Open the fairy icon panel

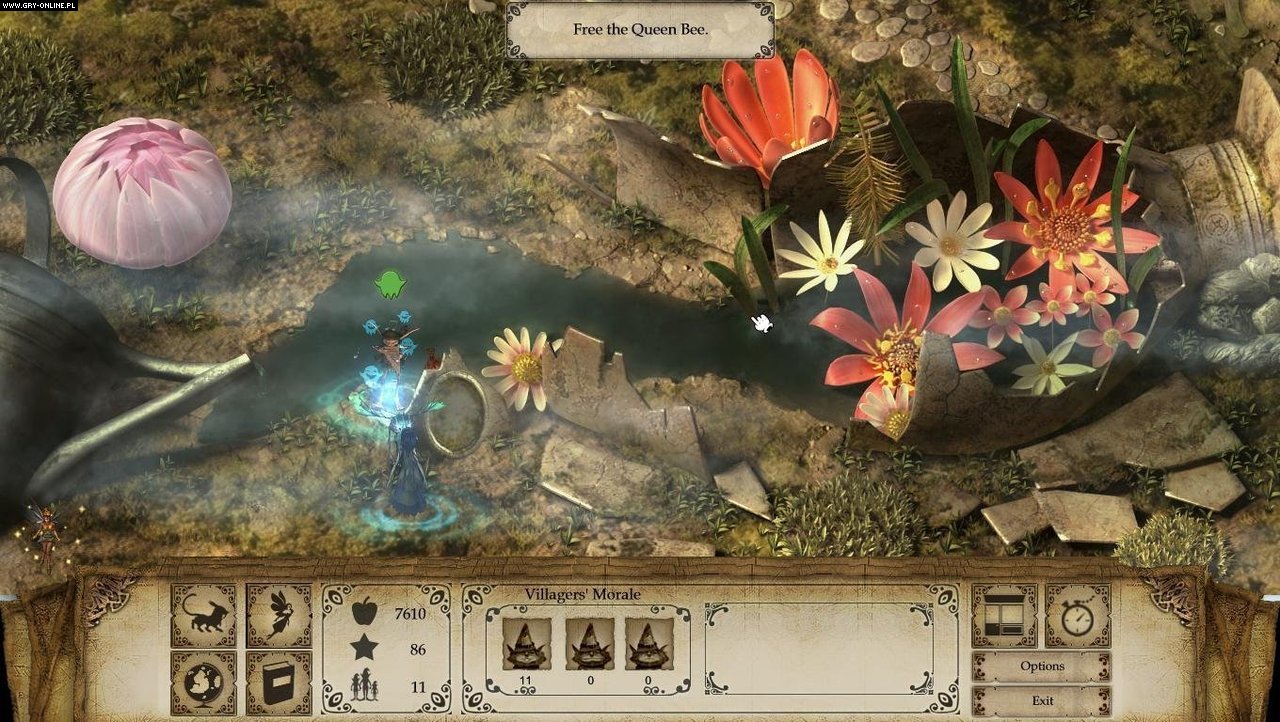(279, 616)
